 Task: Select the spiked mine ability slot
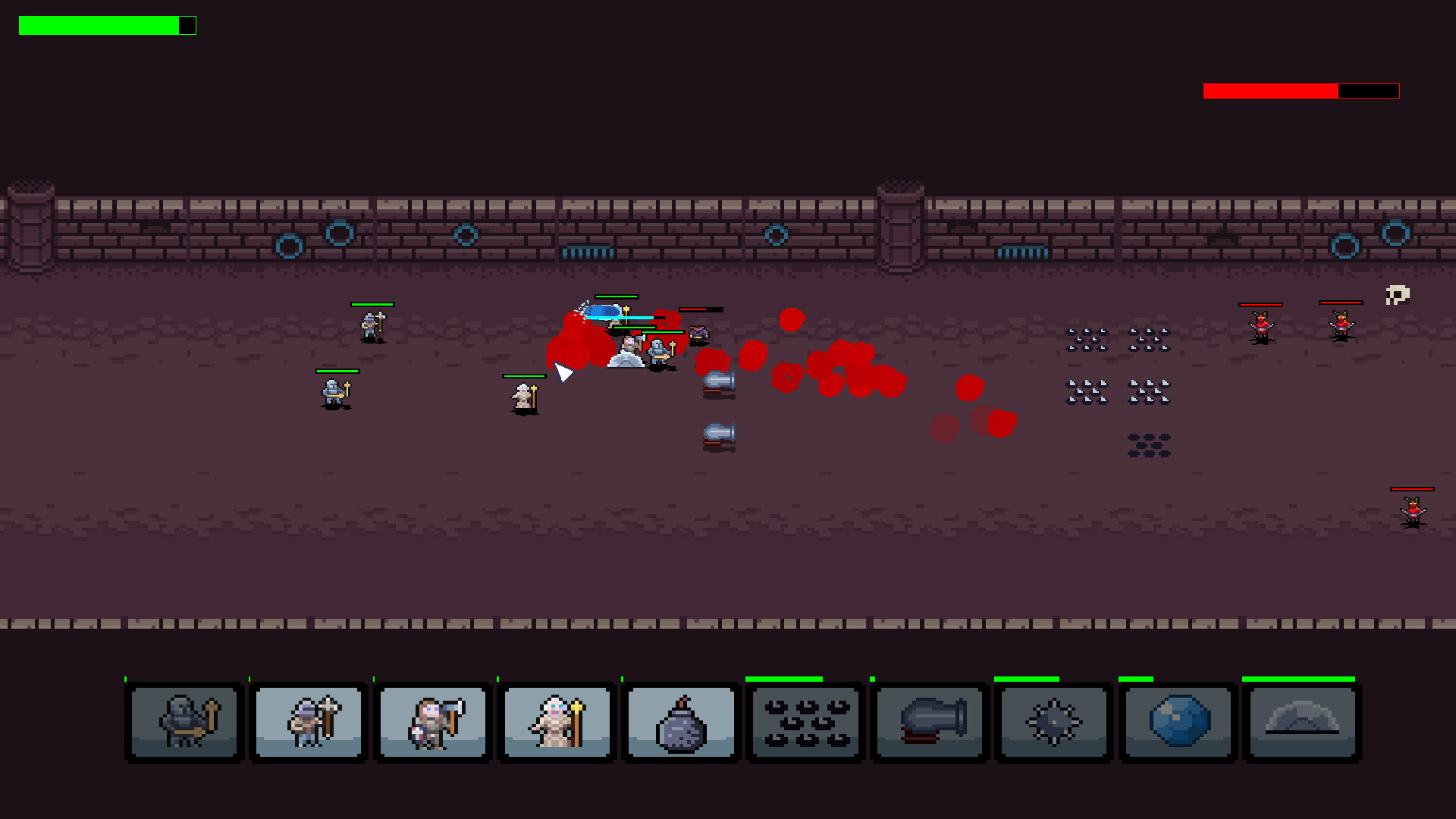pos(1053,722)
